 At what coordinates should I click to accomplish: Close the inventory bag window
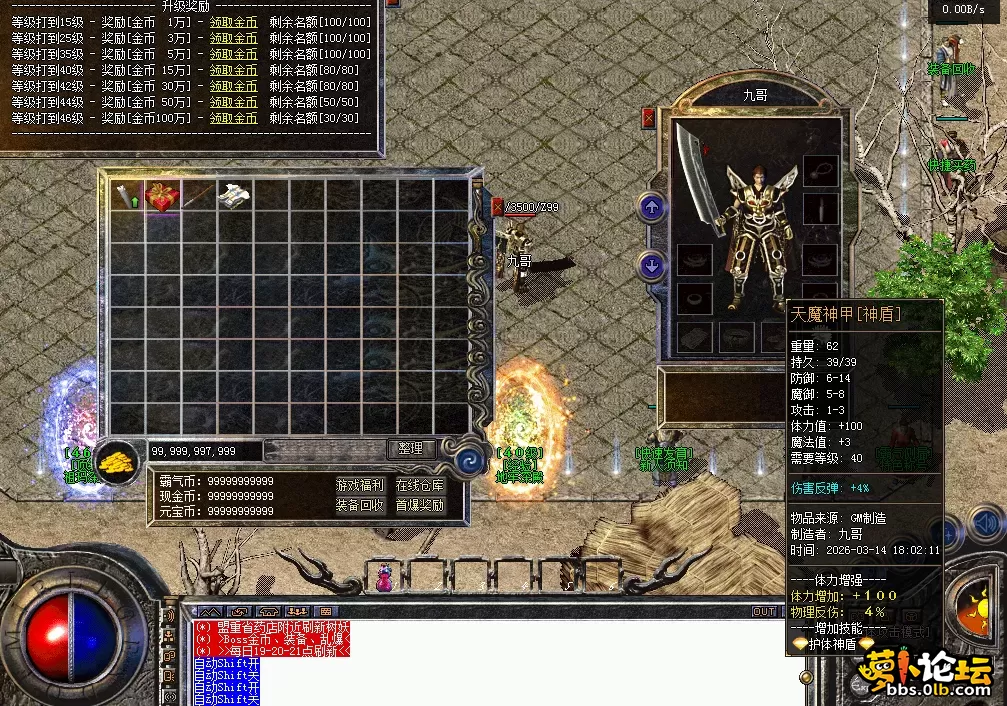pos(498,207)
